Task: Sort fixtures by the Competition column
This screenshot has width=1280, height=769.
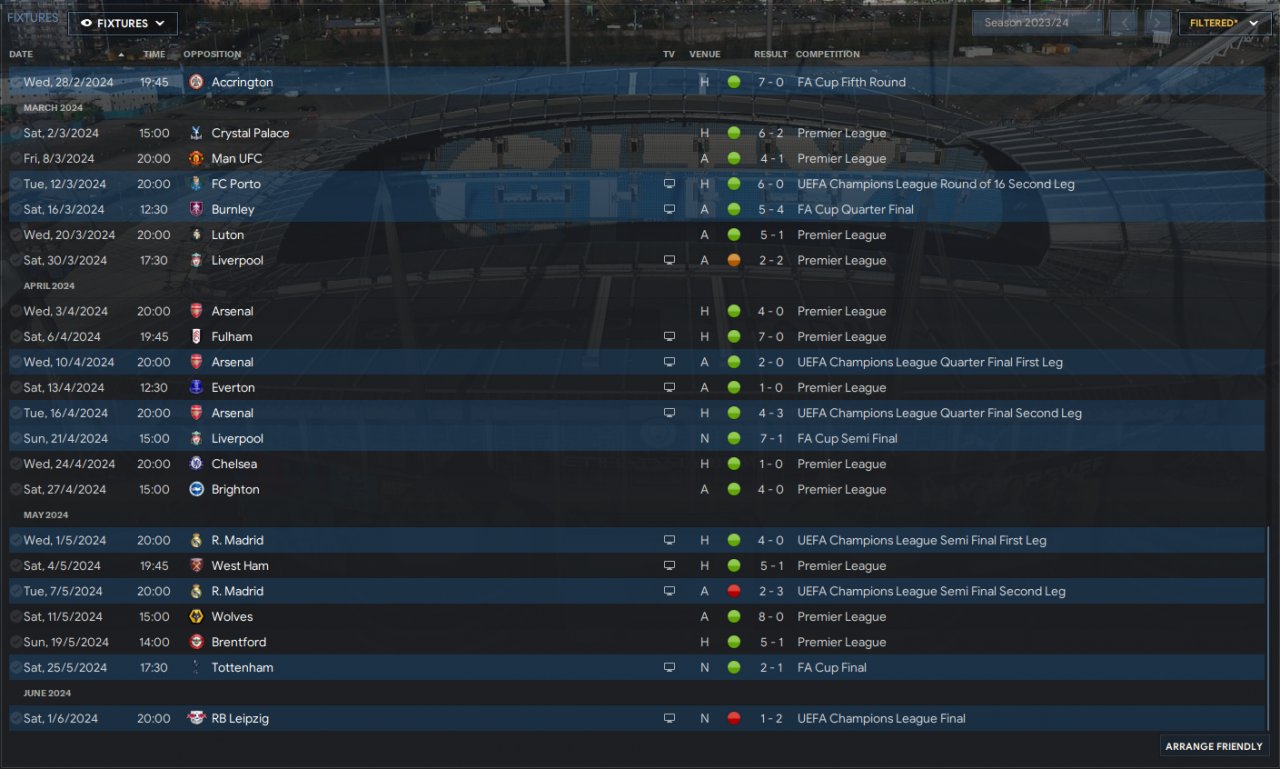Action: pos(827,54)
